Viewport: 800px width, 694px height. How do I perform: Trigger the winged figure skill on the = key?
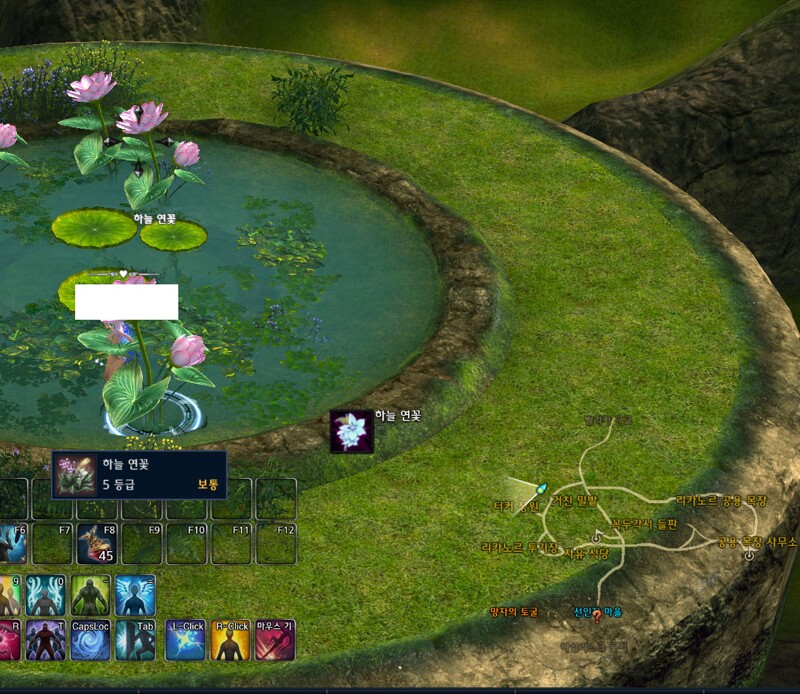[x=135, y=595]
